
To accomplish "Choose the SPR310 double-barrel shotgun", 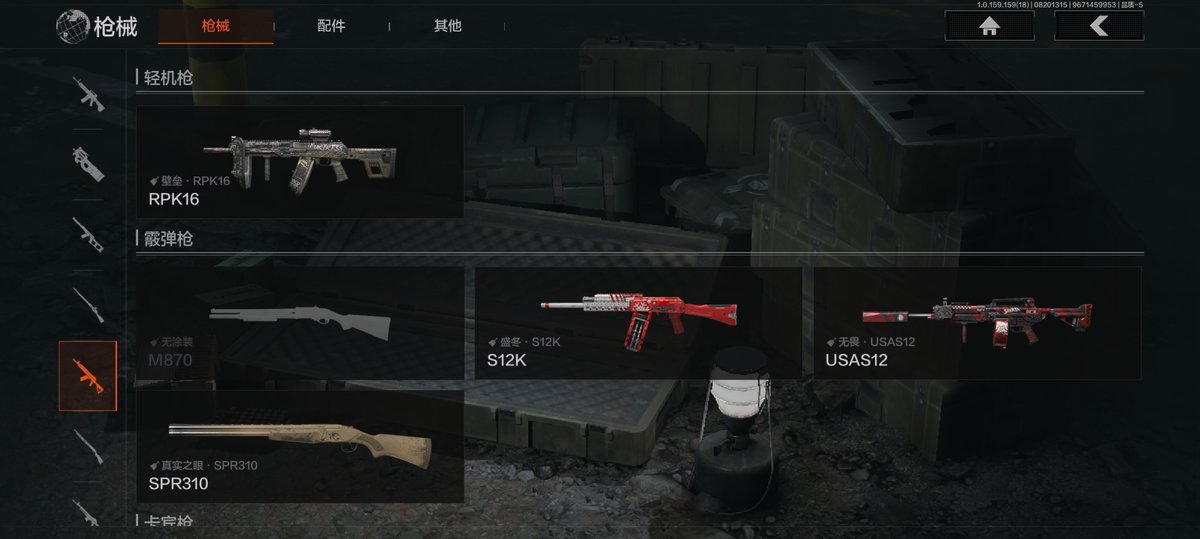I will [300, 447].
